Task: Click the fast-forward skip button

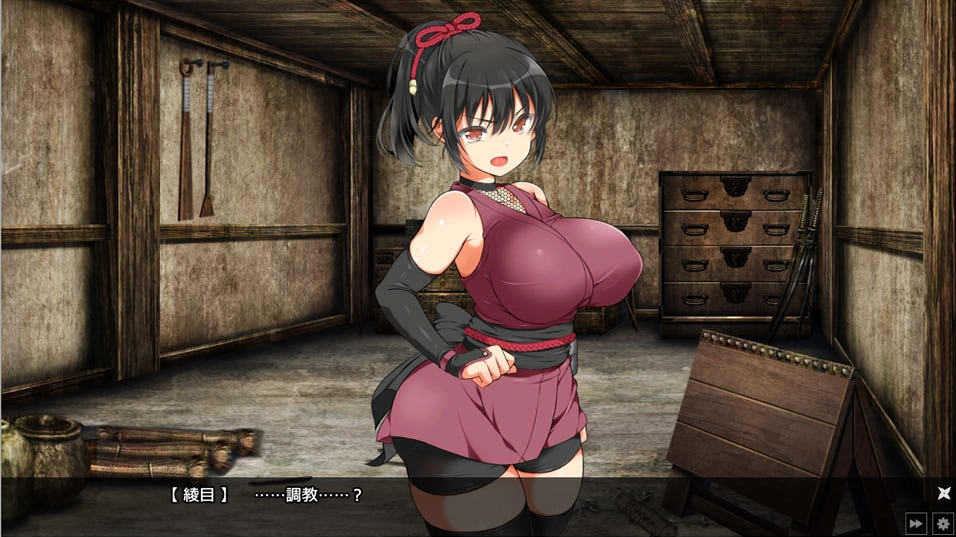Action: pyautogui.click(x=916, y=523)
